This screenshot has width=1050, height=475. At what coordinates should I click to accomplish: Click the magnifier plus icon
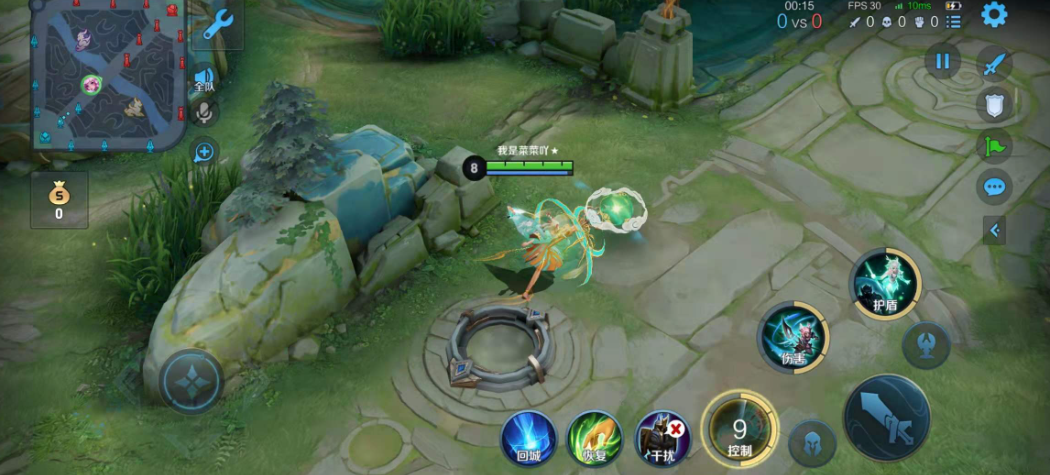click(204, 152)
